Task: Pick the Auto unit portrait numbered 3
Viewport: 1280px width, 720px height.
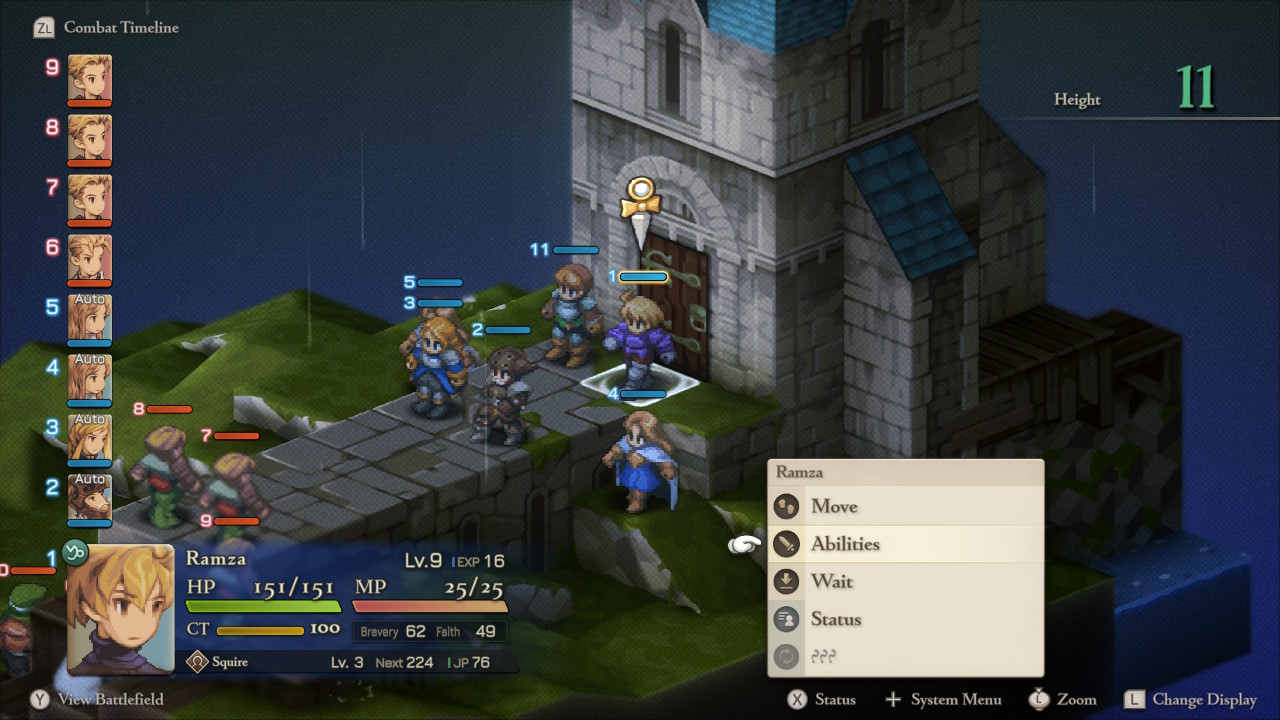Action: pos(90,438)
